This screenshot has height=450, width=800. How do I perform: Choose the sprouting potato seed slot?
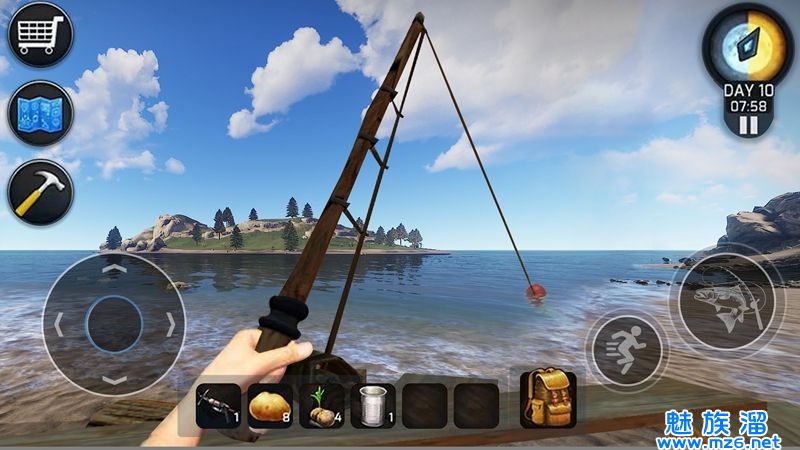[x=322, y=406]
